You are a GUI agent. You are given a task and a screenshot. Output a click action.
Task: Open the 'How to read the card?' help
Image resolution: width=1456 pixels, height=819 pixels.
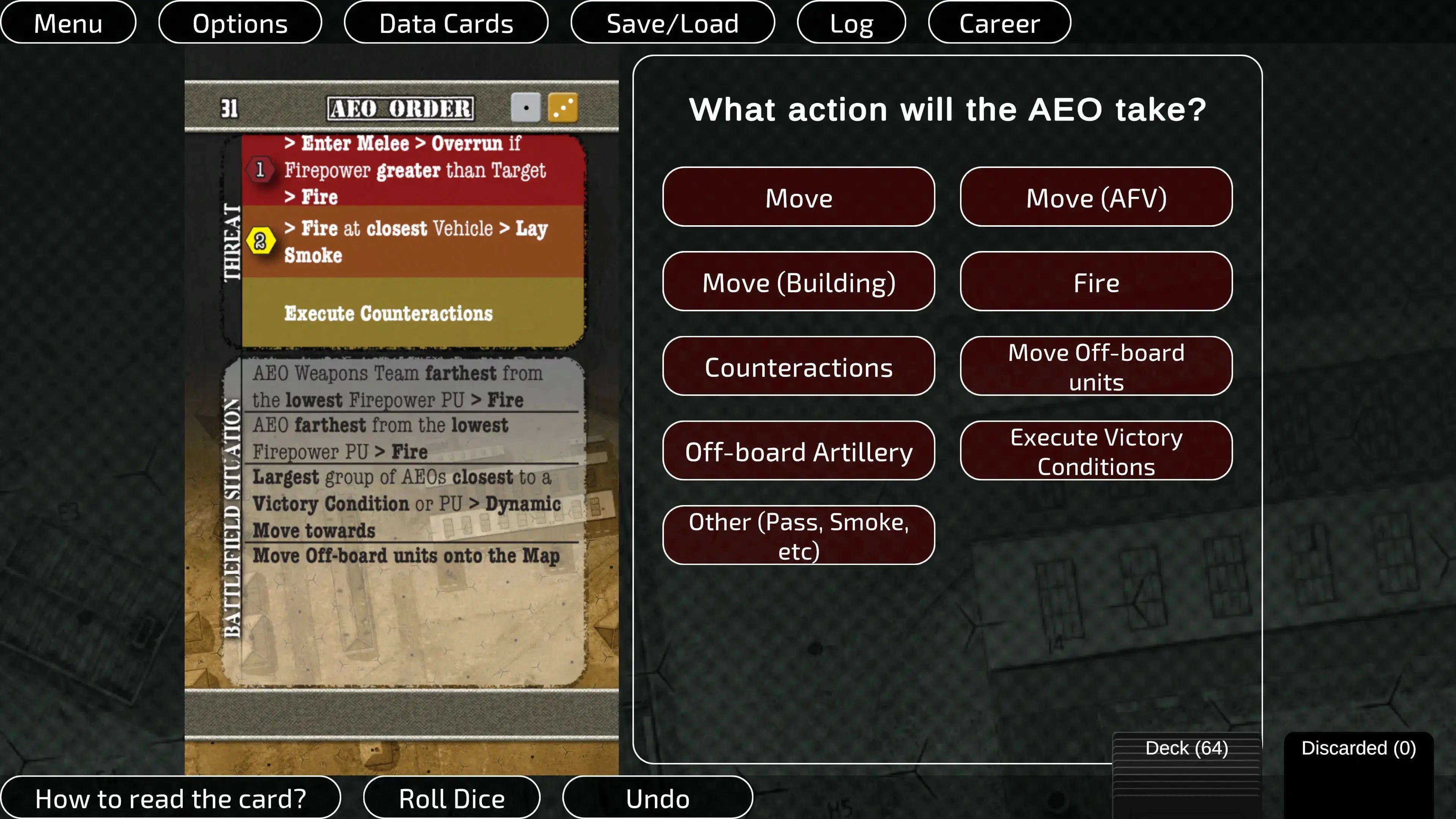171,797
